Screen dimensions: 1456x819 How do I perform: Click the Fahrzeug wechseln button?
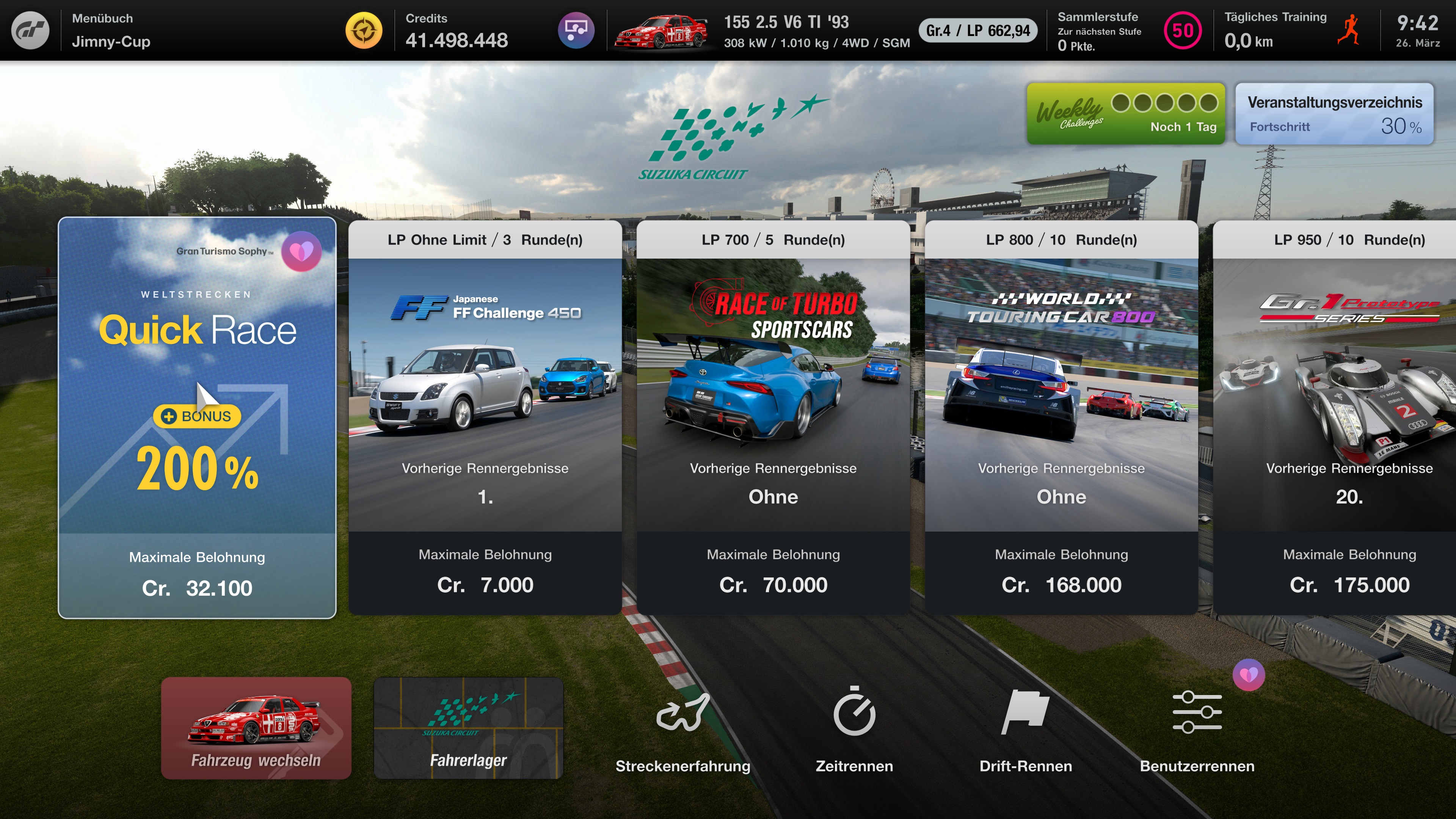[x=256, y=728]
